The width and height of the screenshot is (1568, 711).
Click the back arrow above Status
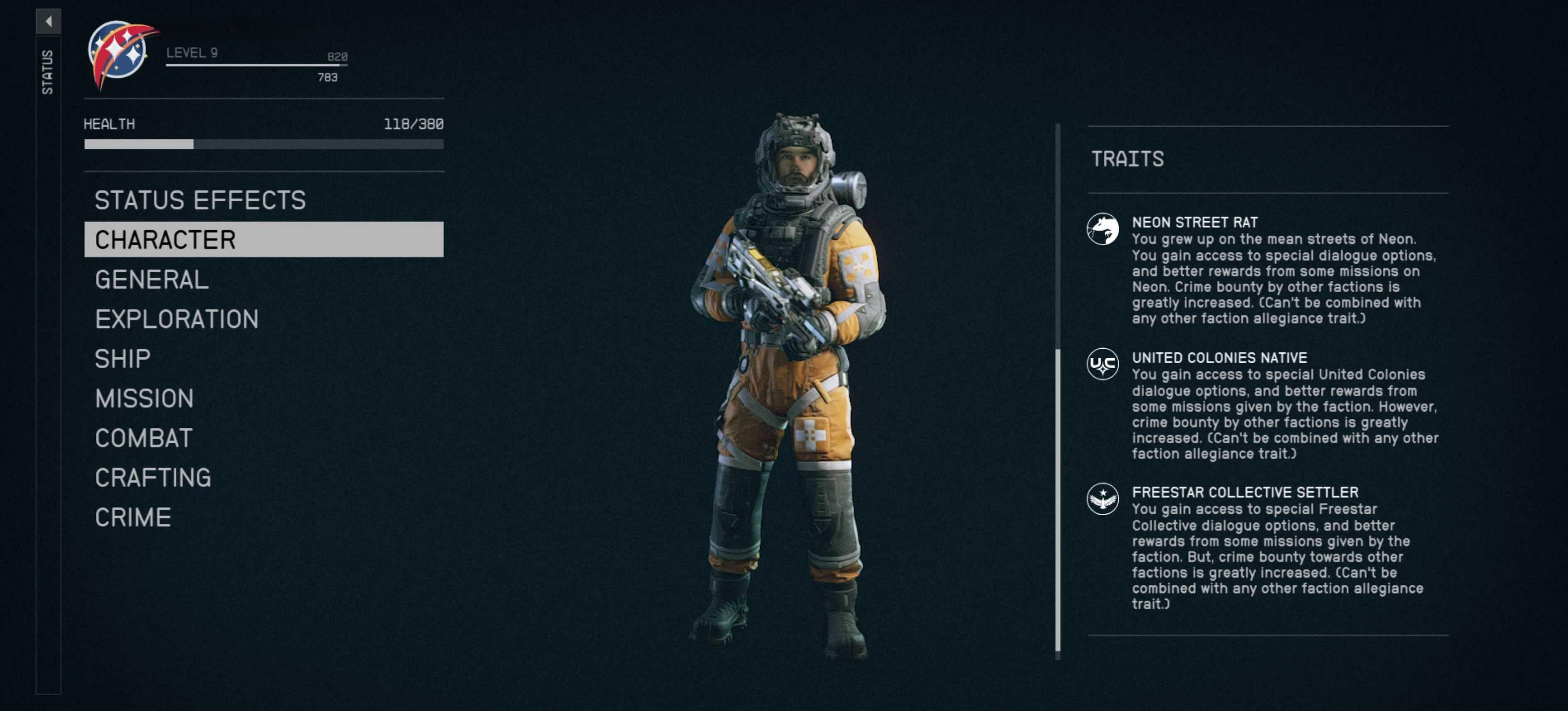click(48, 21)
